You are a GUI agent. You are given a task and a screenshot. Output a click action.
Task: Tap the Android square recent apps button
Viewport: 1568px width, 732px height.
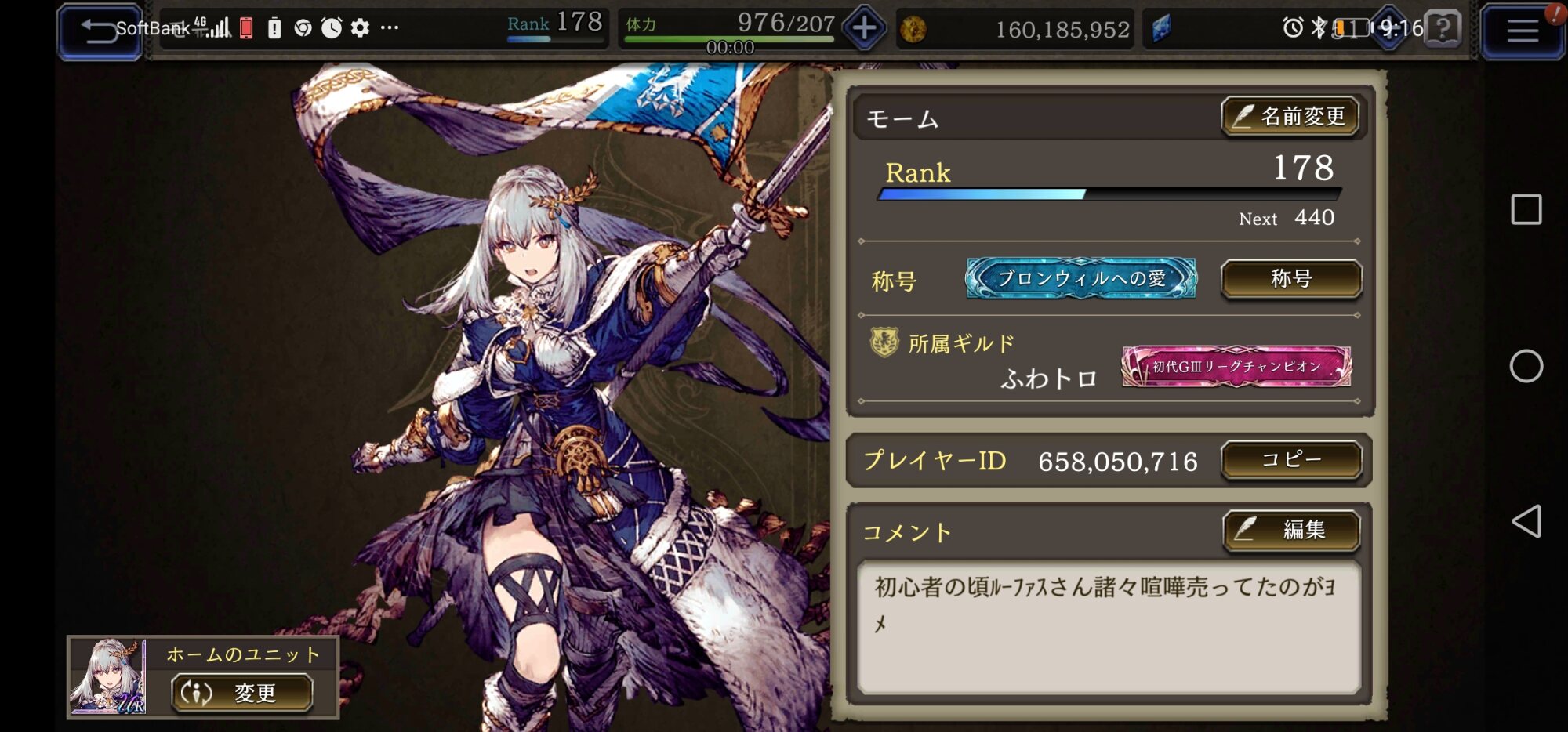pos(1526,210)
